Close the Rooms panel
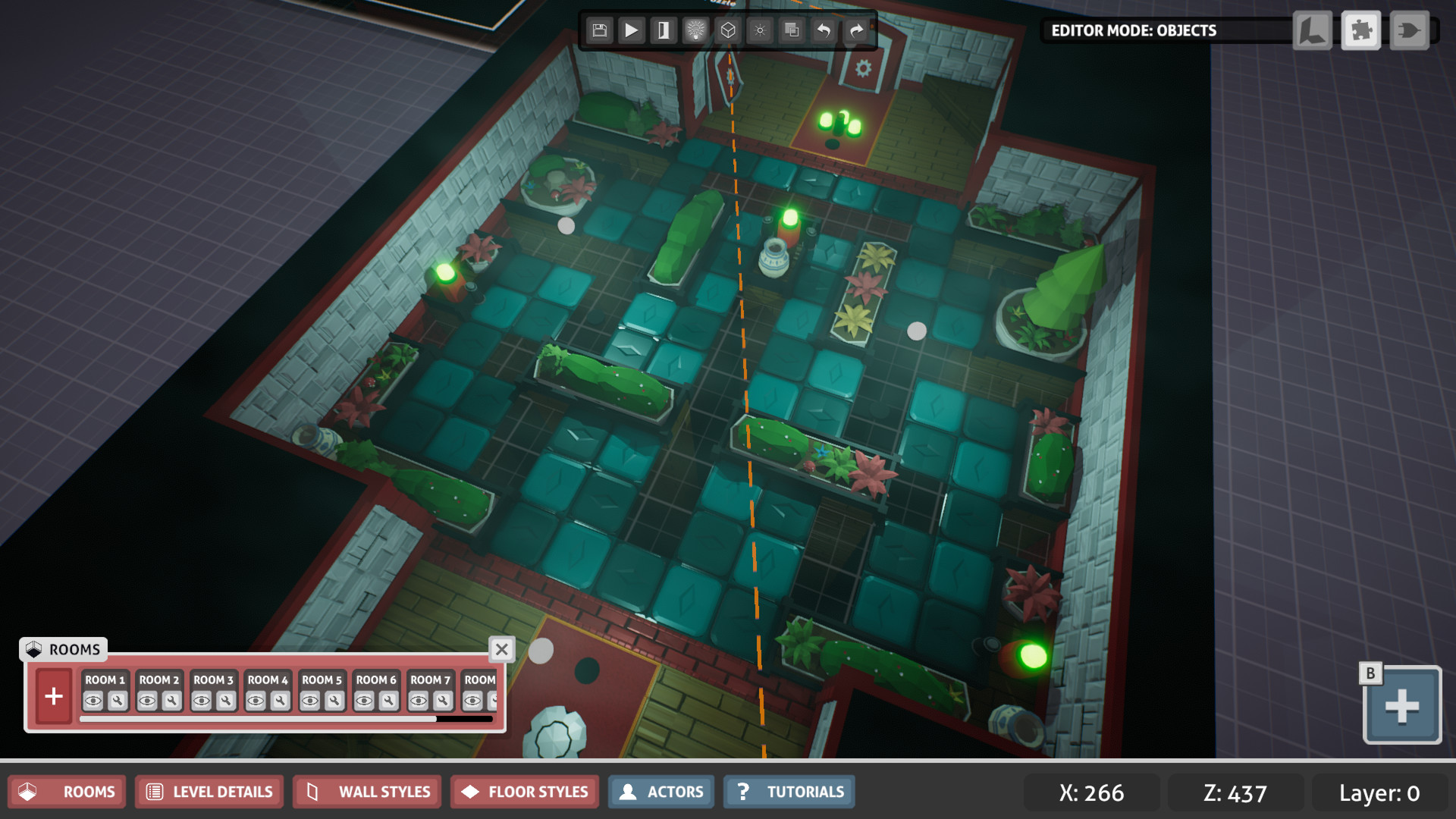Image resolution: width=1456 pixels, height=819 pixels. [502, 649]
